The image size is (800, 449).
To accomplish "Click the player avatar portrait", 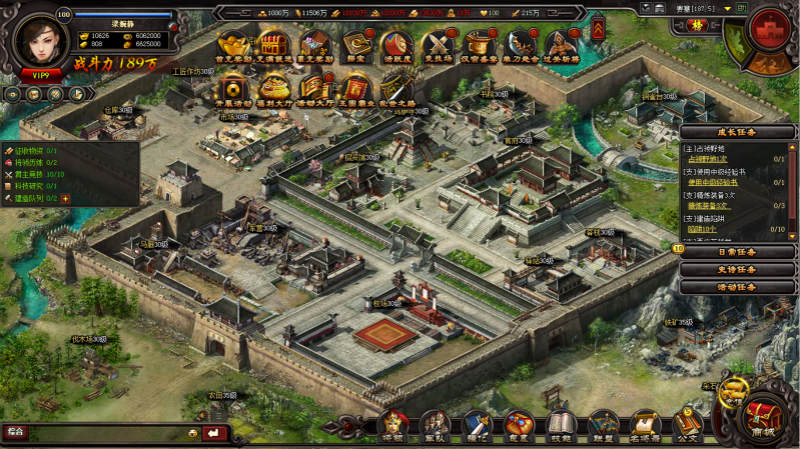I will [40, 38].
